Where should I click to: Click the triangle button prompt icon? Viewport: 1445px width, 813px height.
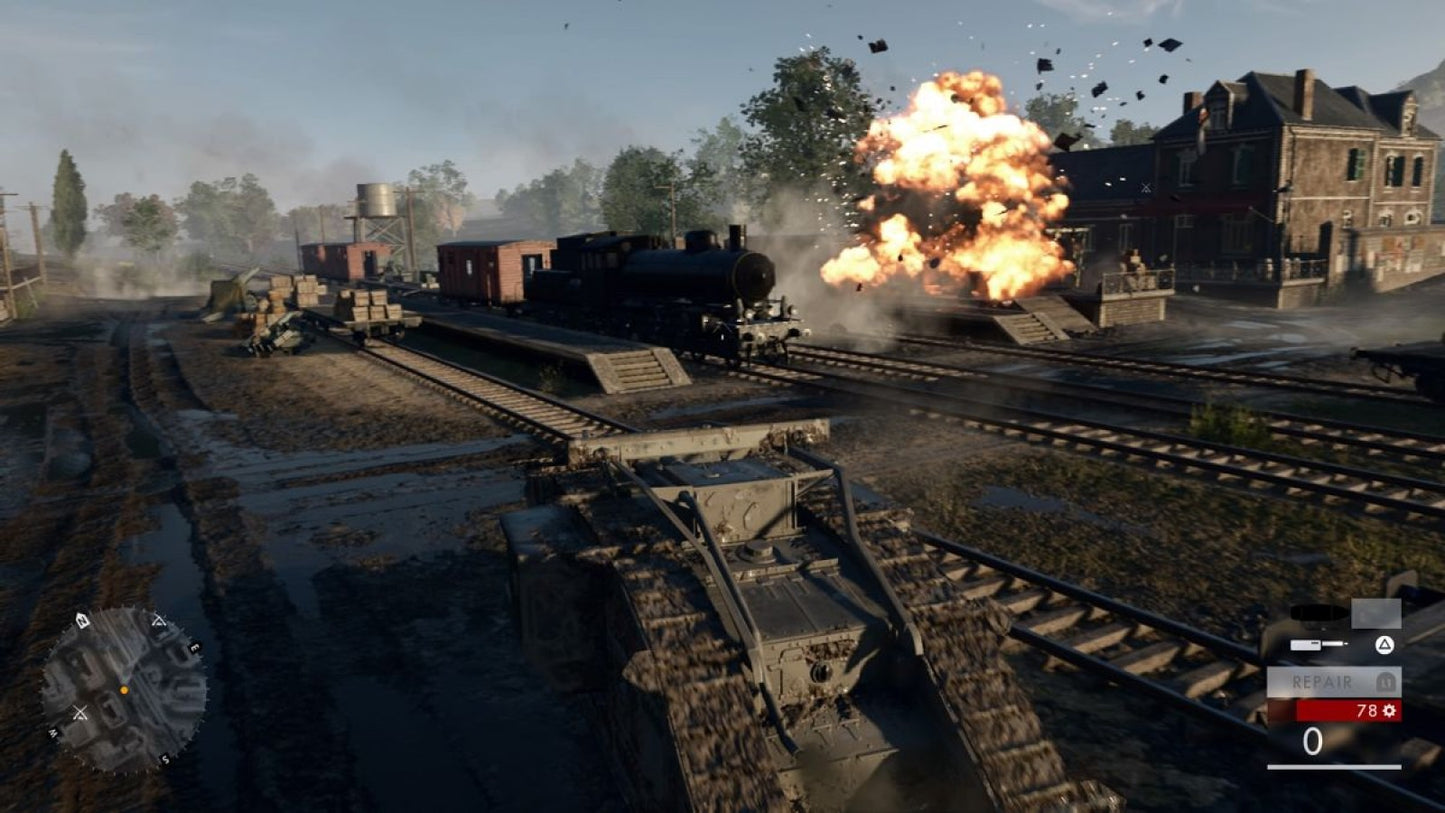(1383, 644)
